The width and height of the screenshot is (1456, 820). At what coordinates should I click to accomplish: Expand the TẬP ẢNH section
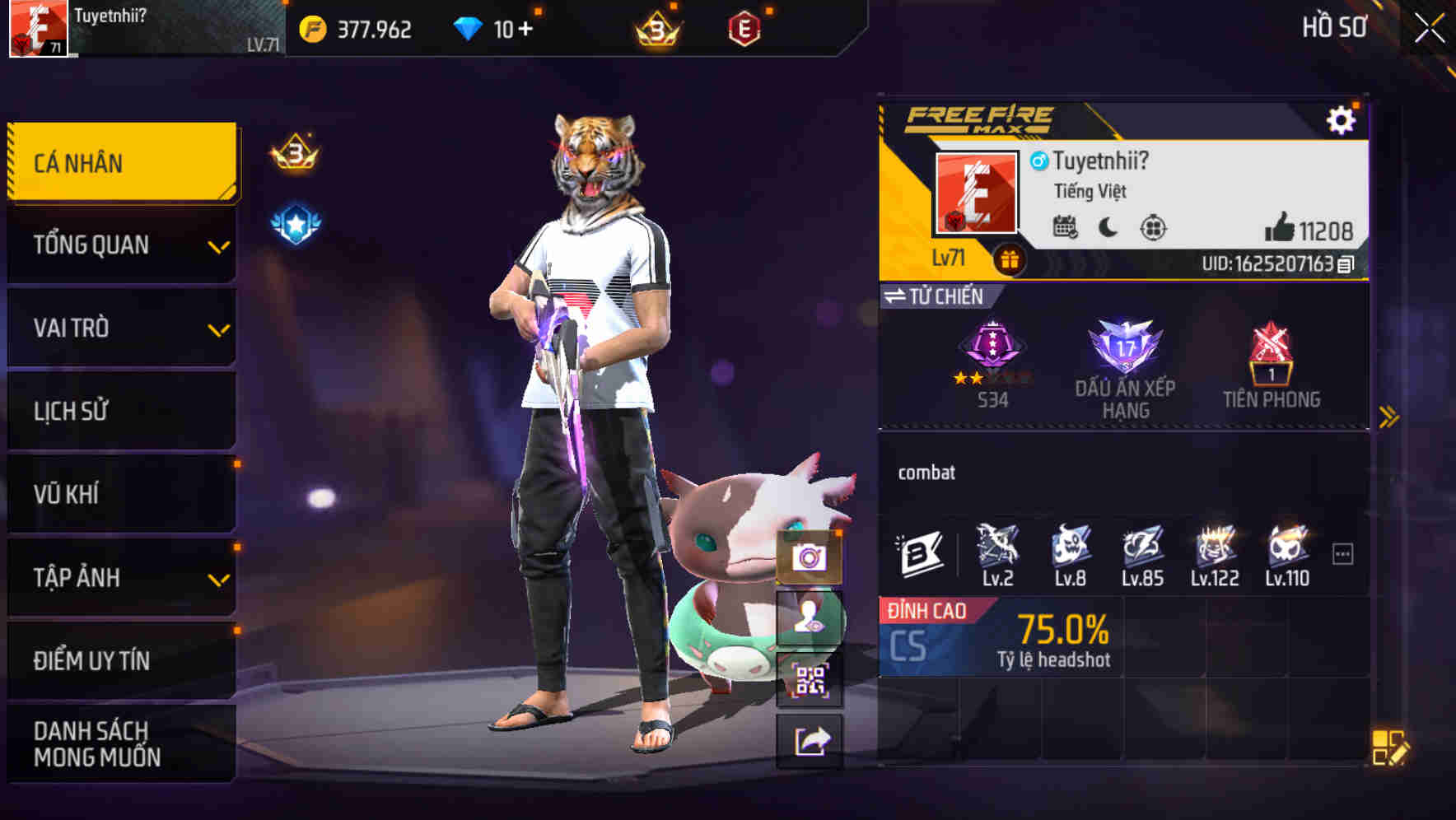120,578
